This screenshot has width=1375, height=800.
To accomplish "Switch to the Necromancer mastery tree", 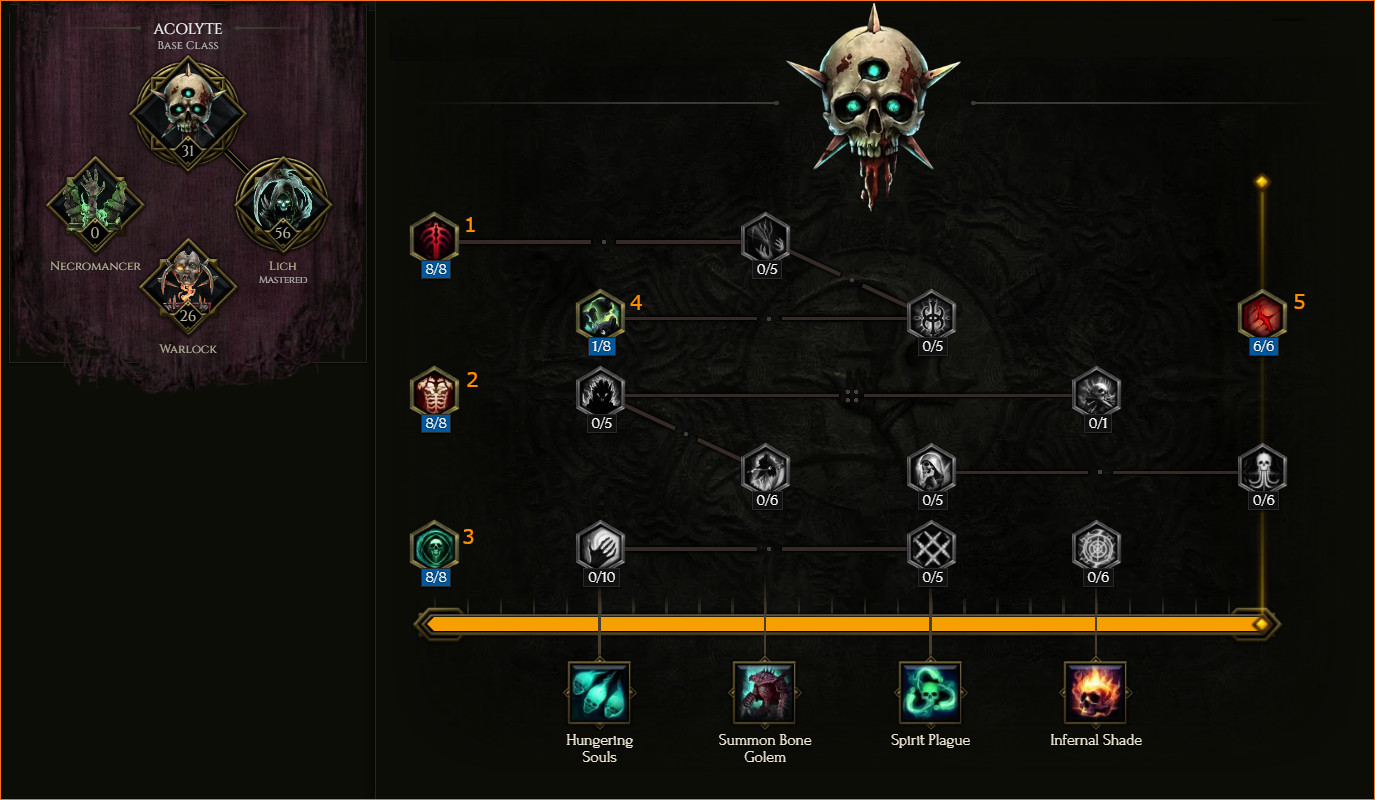I will tap(95, 205).
